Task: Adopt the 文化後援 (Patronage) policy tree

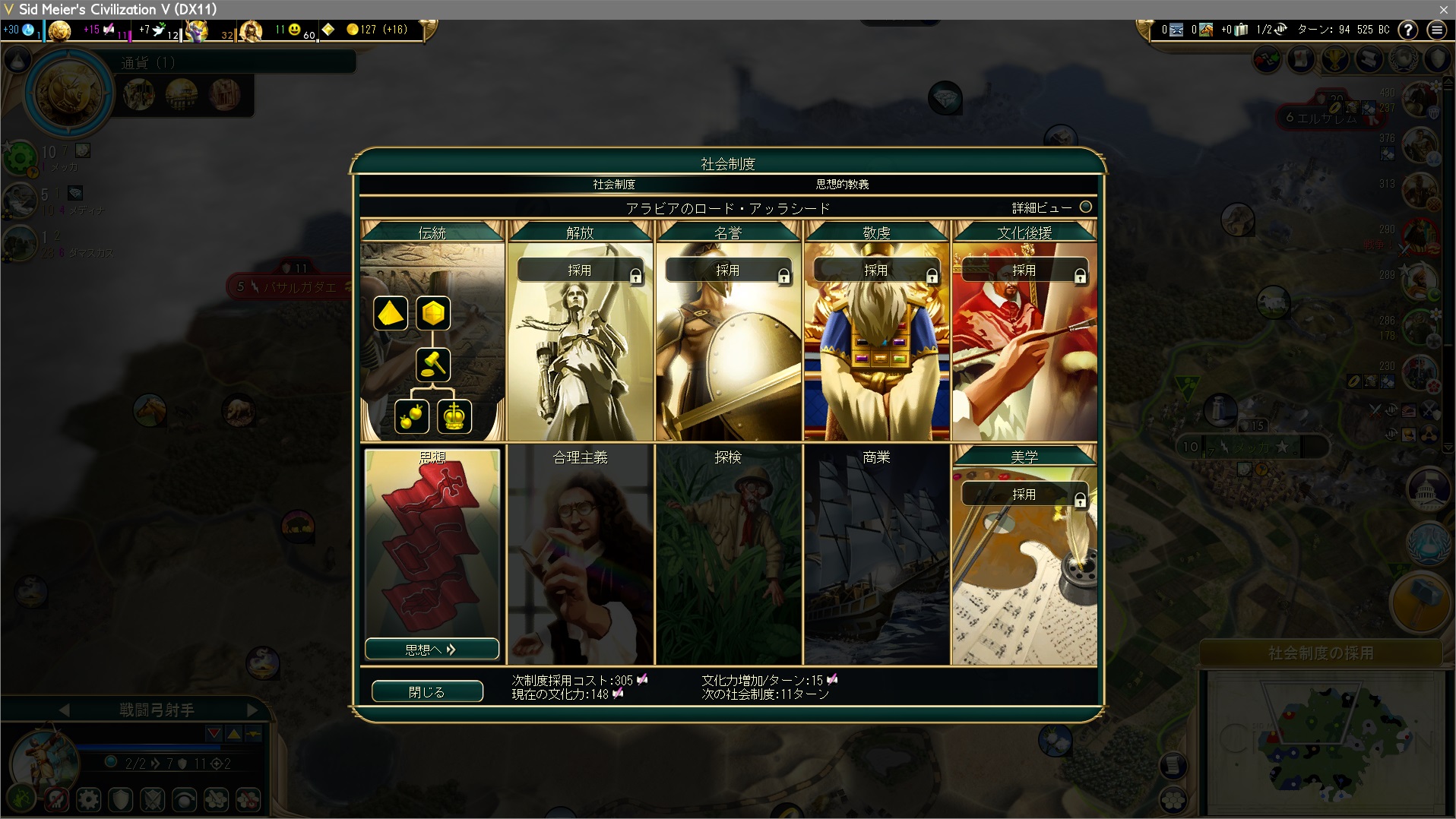Action: click(1024, 270)
